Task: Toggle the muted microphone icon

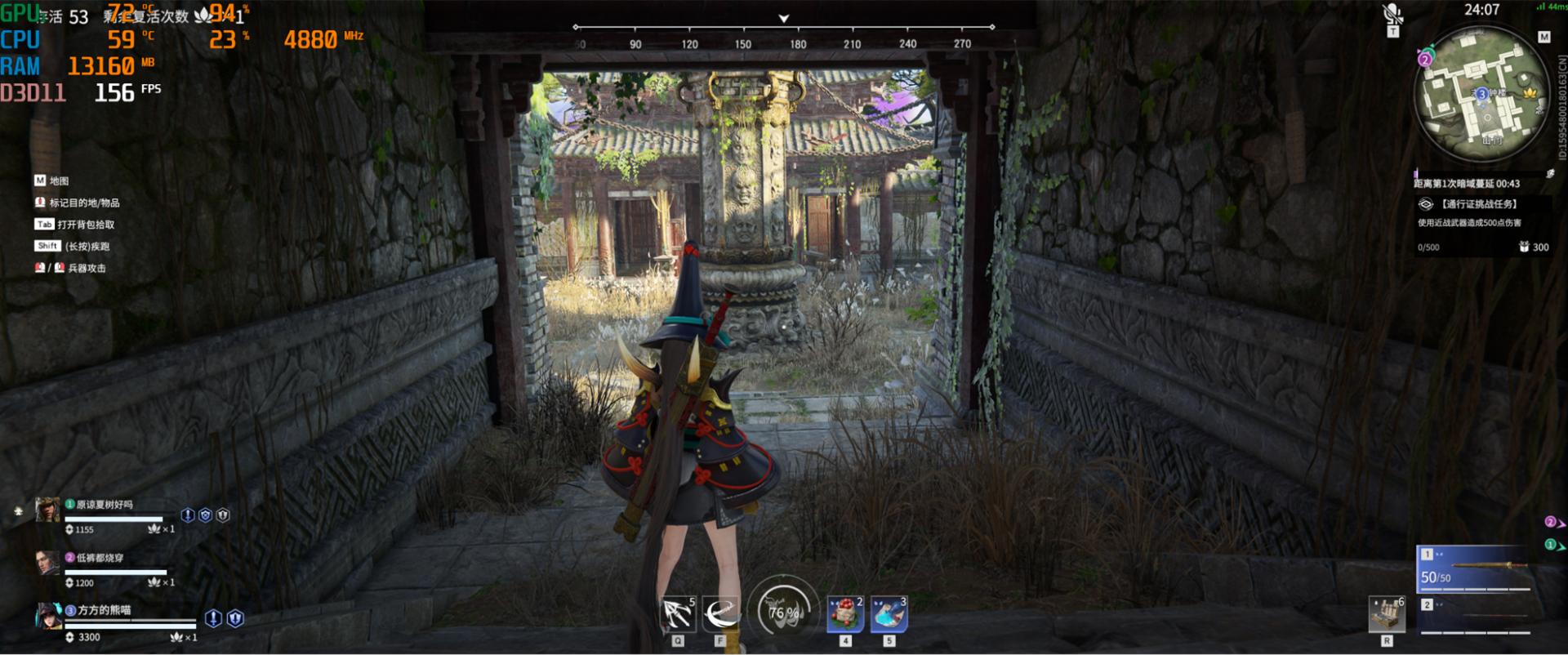Action: point(1392,14)
